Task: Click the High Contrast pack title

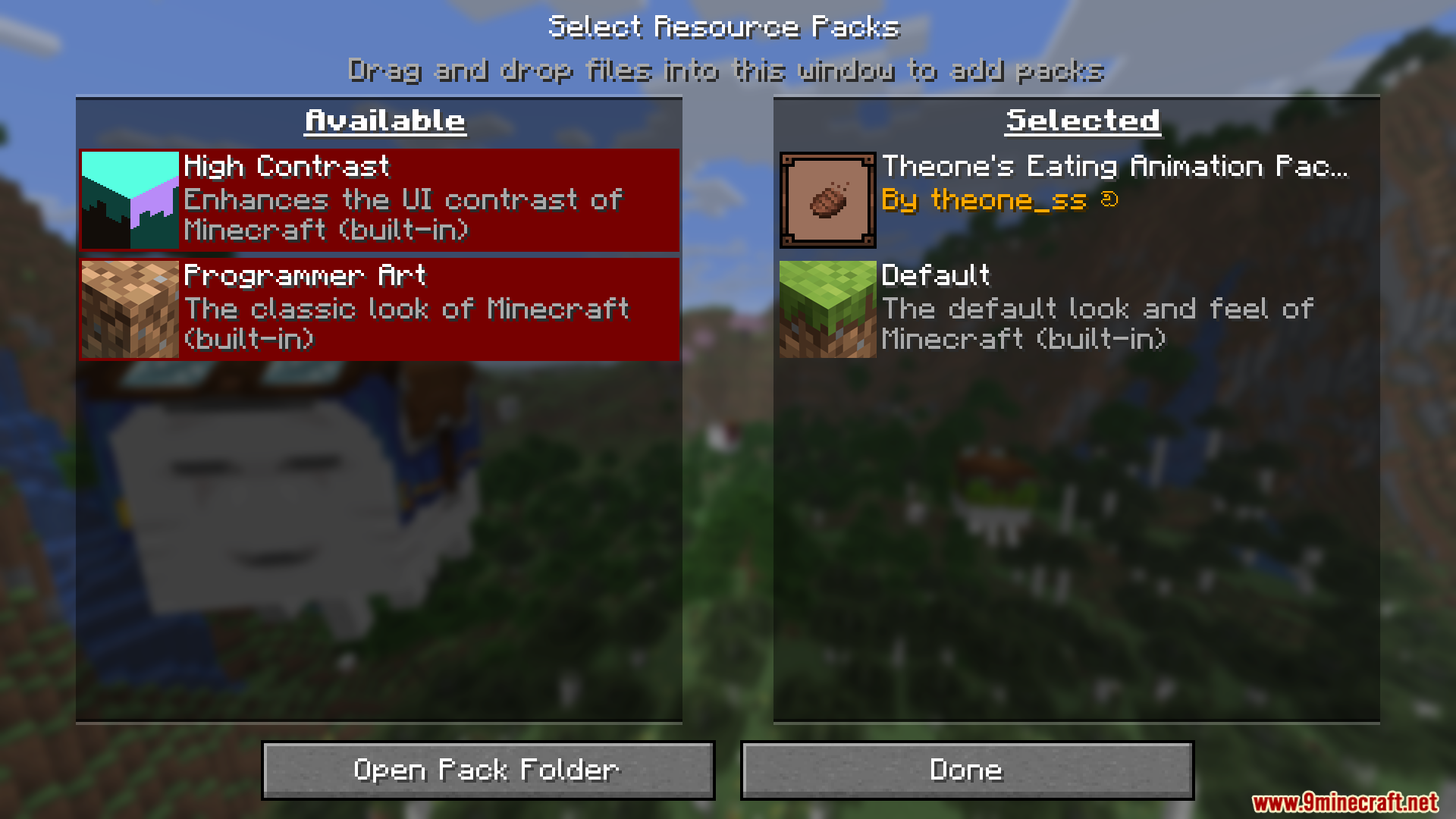Action: point(287,166)
